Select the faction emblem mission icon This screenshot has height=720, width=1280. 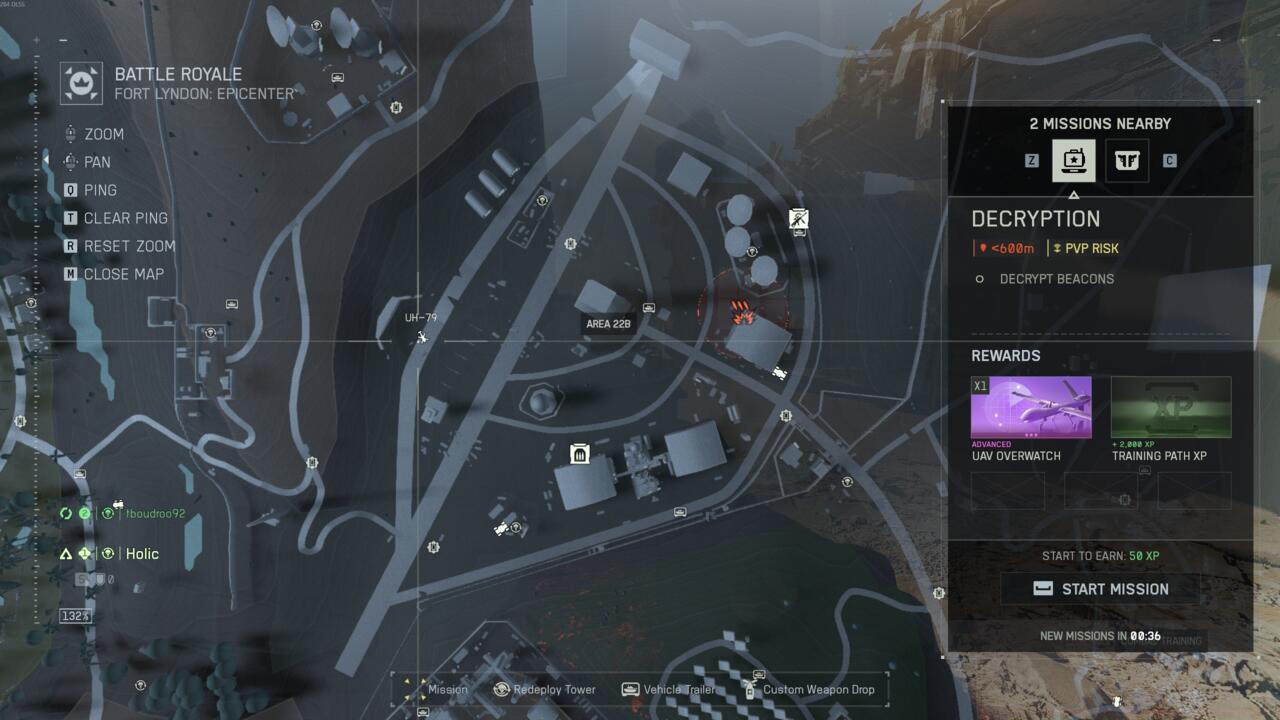pos(1125,160)
